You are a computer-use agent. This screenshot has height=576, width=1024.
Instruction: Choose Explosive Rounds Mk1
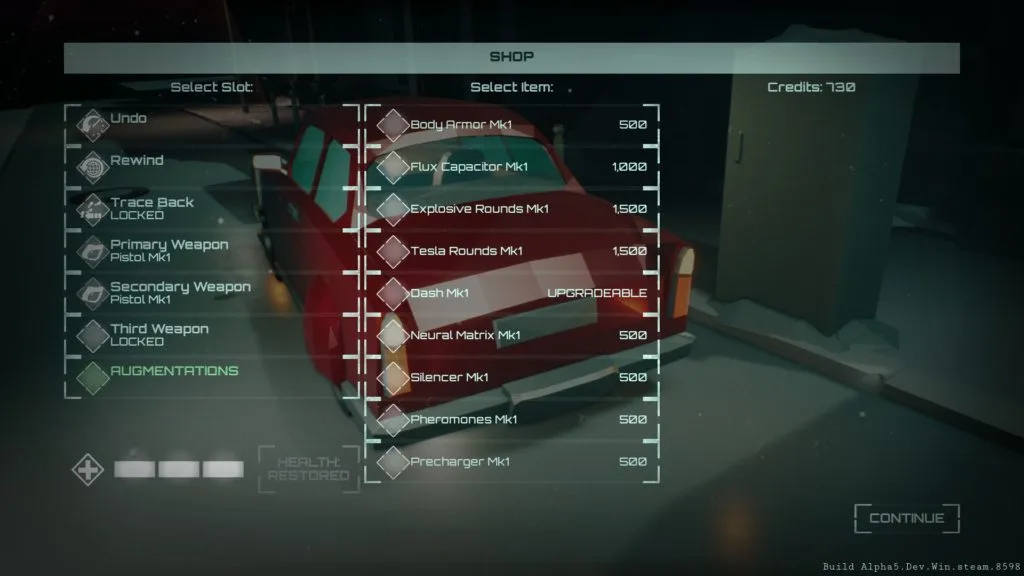(x=511, y=209)
